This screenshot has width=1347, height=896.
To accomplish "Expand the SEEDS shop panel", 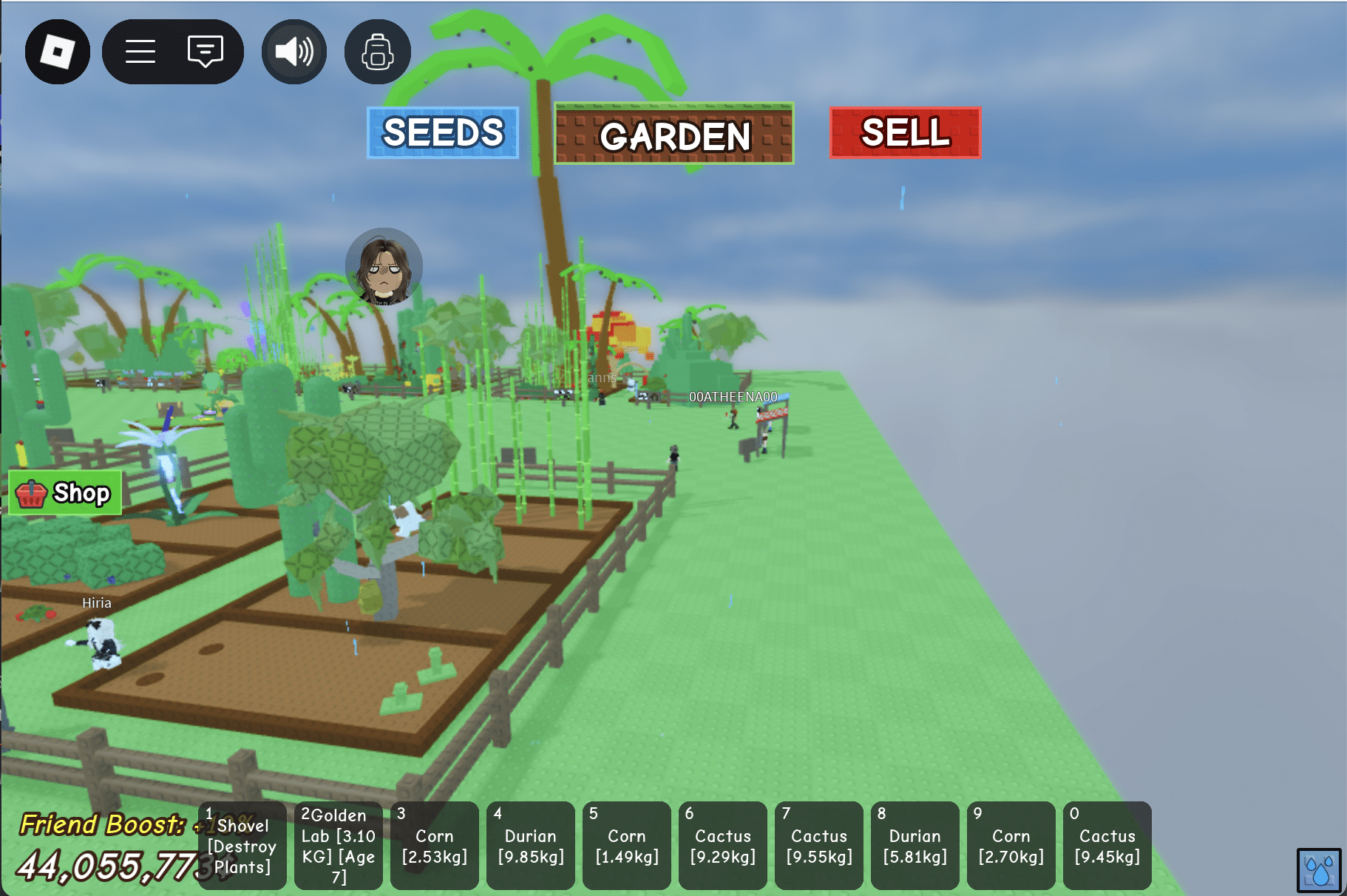I will coord(442,133).
